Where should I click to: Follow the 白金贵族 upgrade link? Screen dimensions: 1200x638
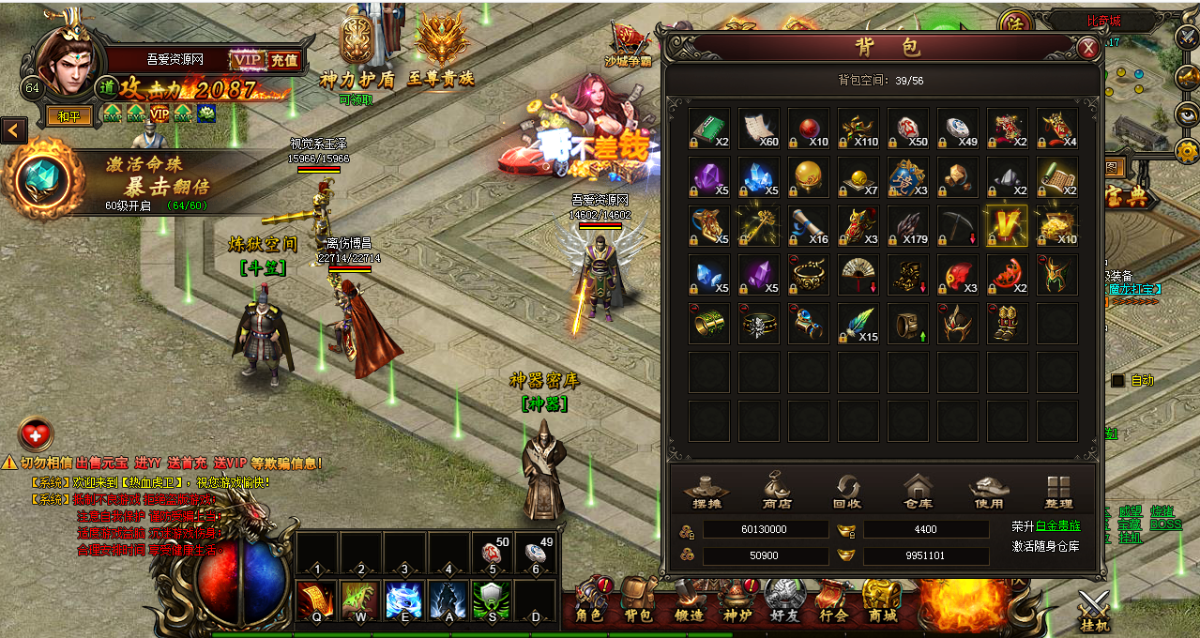coord(1057,526)
